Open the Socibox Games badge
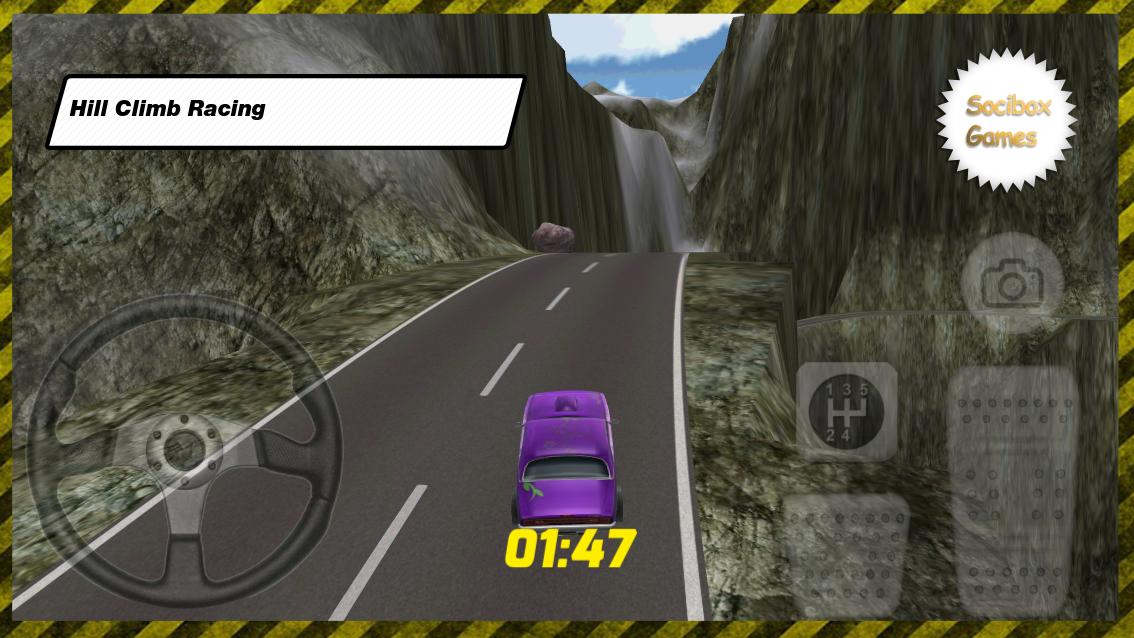 [x=1007, y=120]
